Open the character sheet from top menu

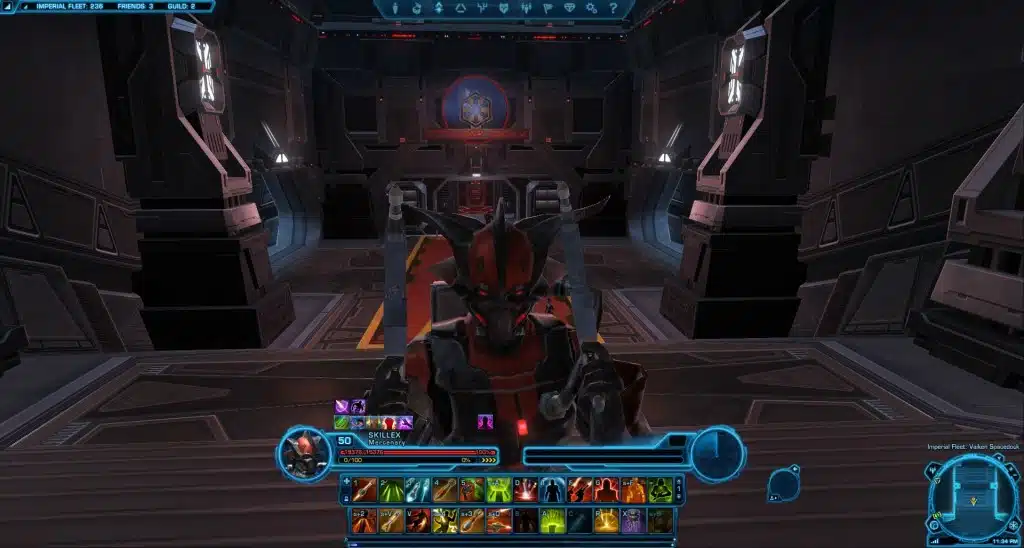(394, 8)
